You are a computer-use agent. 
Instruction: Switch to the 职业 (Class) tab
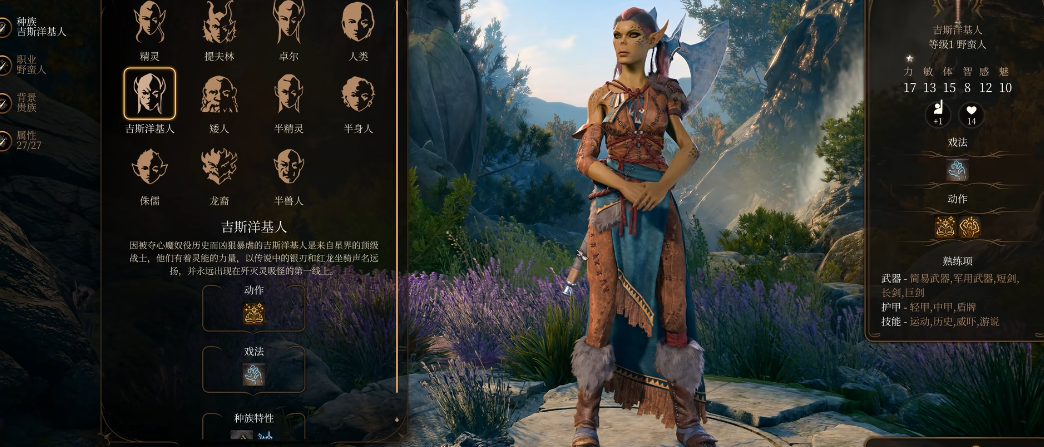coord(30,64)
